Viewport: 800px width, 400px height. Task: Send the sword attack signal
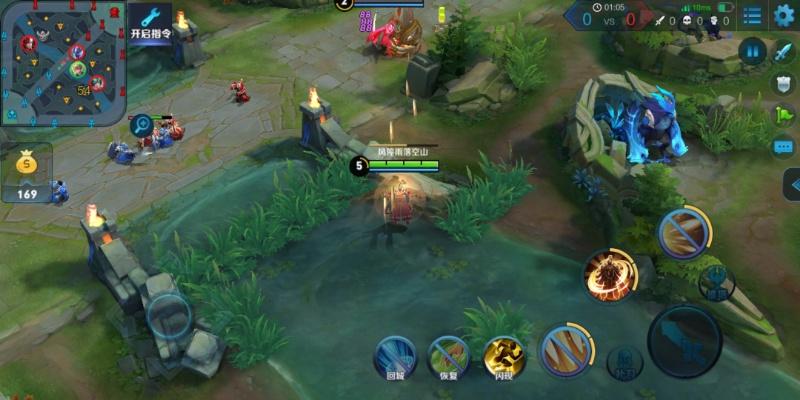[x=783, y=50]
